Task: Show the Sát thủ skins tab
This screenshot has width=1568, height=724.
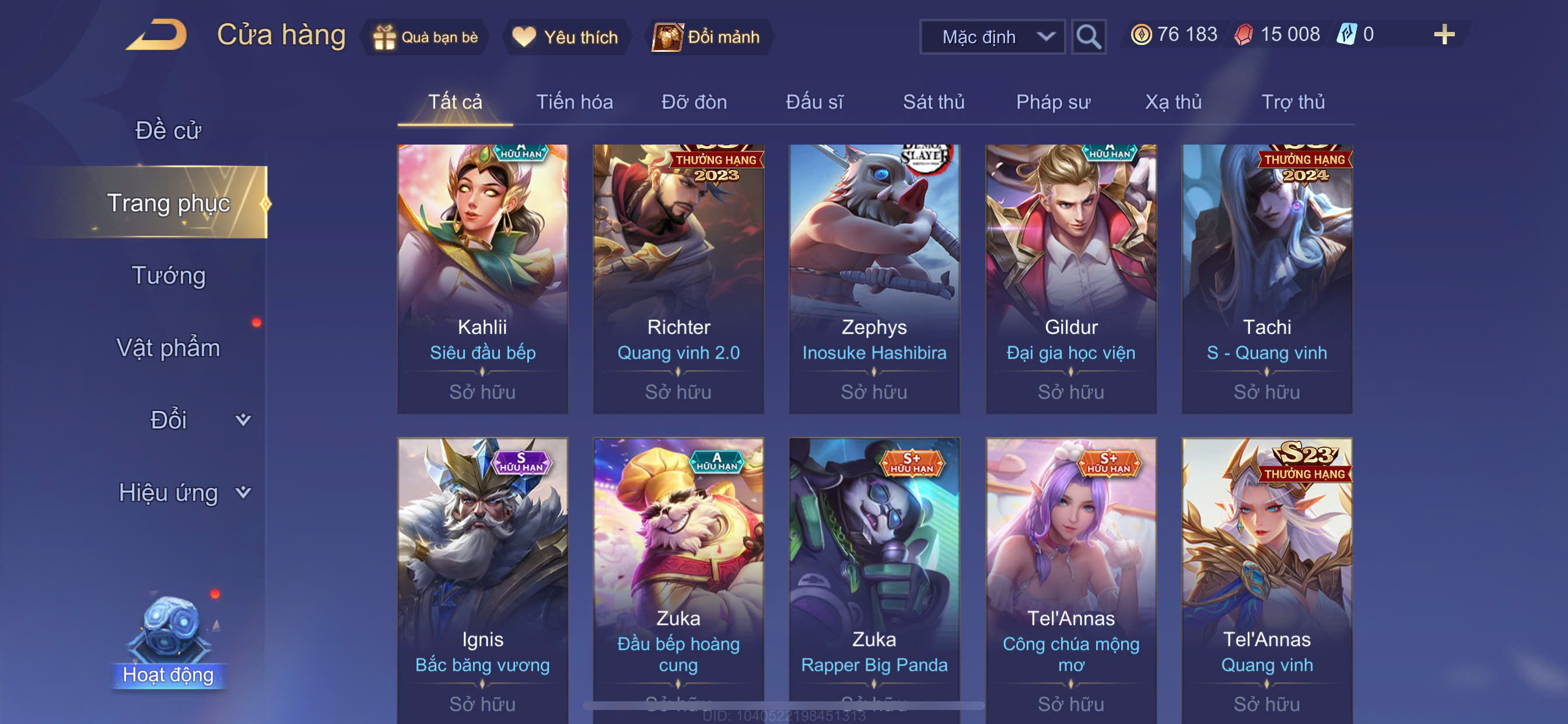Action: click(933, 102)
